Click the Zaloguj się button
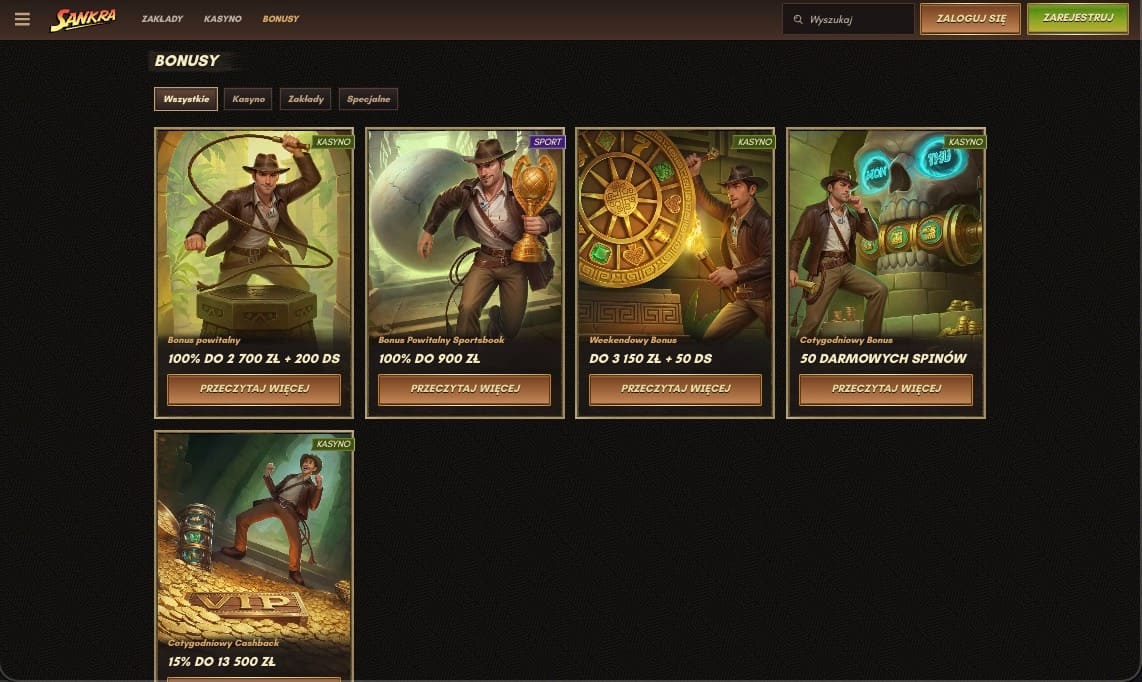1142x682 pixels. pos(970,19)
